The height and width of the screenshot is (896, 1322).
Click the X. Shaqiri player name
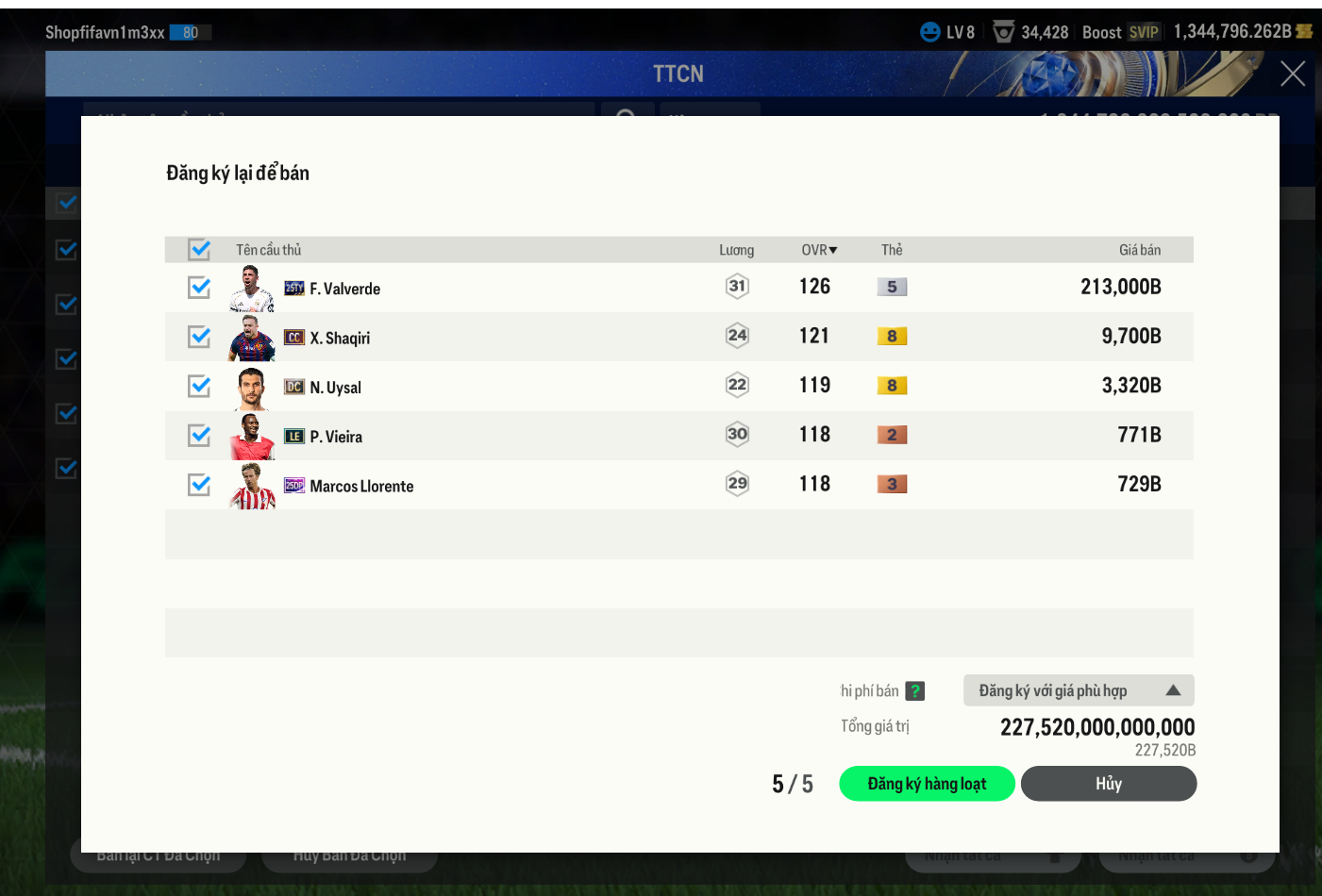click(340, 338)
